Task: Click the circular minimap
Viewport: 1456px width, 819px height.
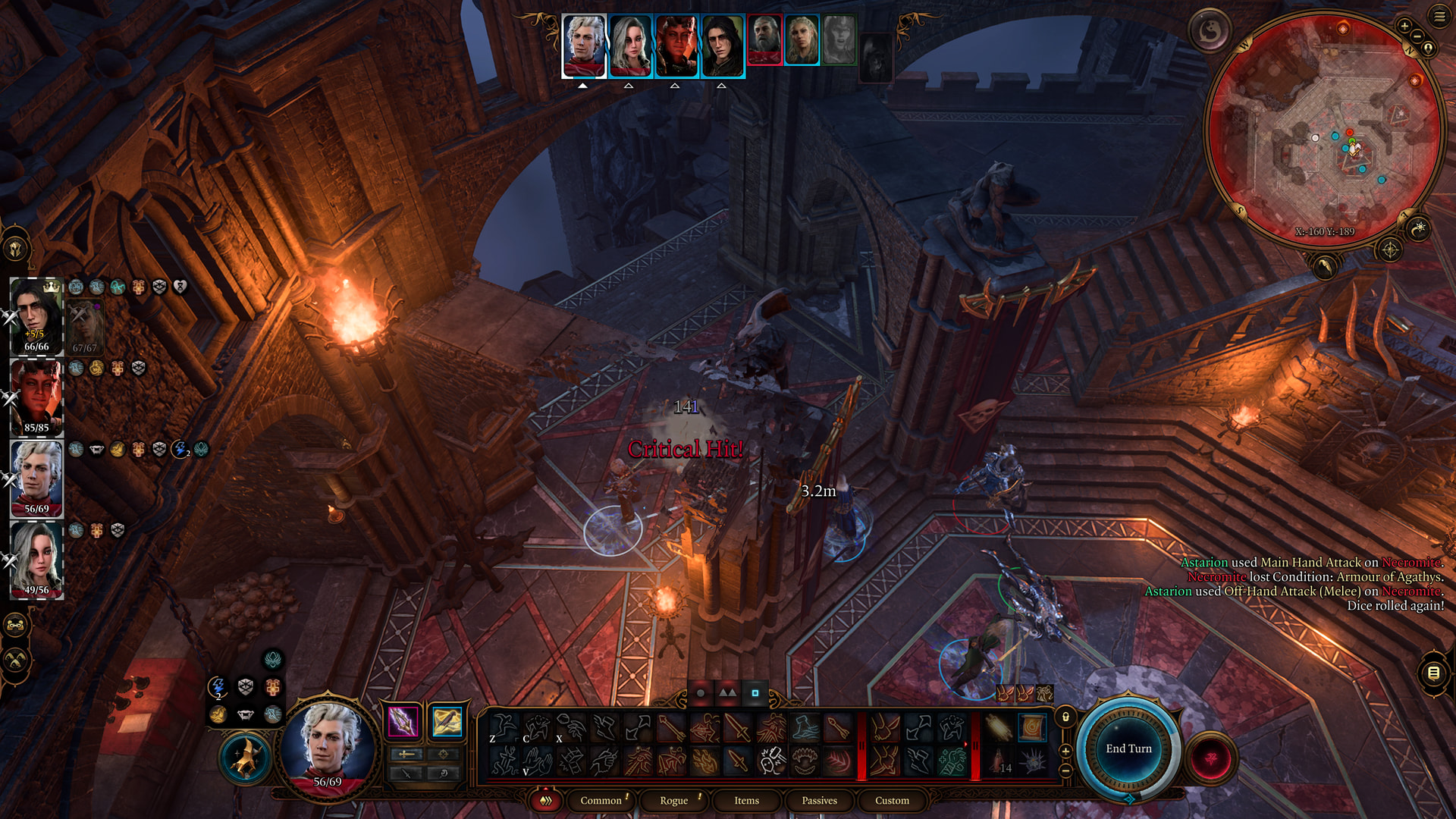Action: pyautogui.click(x=1323, y=129)
